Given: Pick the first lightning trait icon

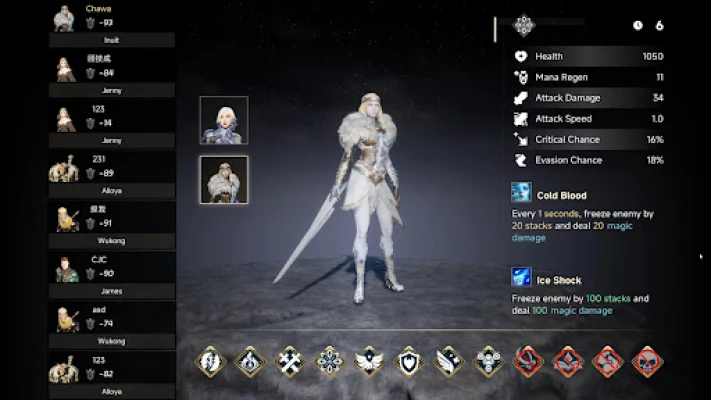Looking at the screenshot, I should point(211,361).
